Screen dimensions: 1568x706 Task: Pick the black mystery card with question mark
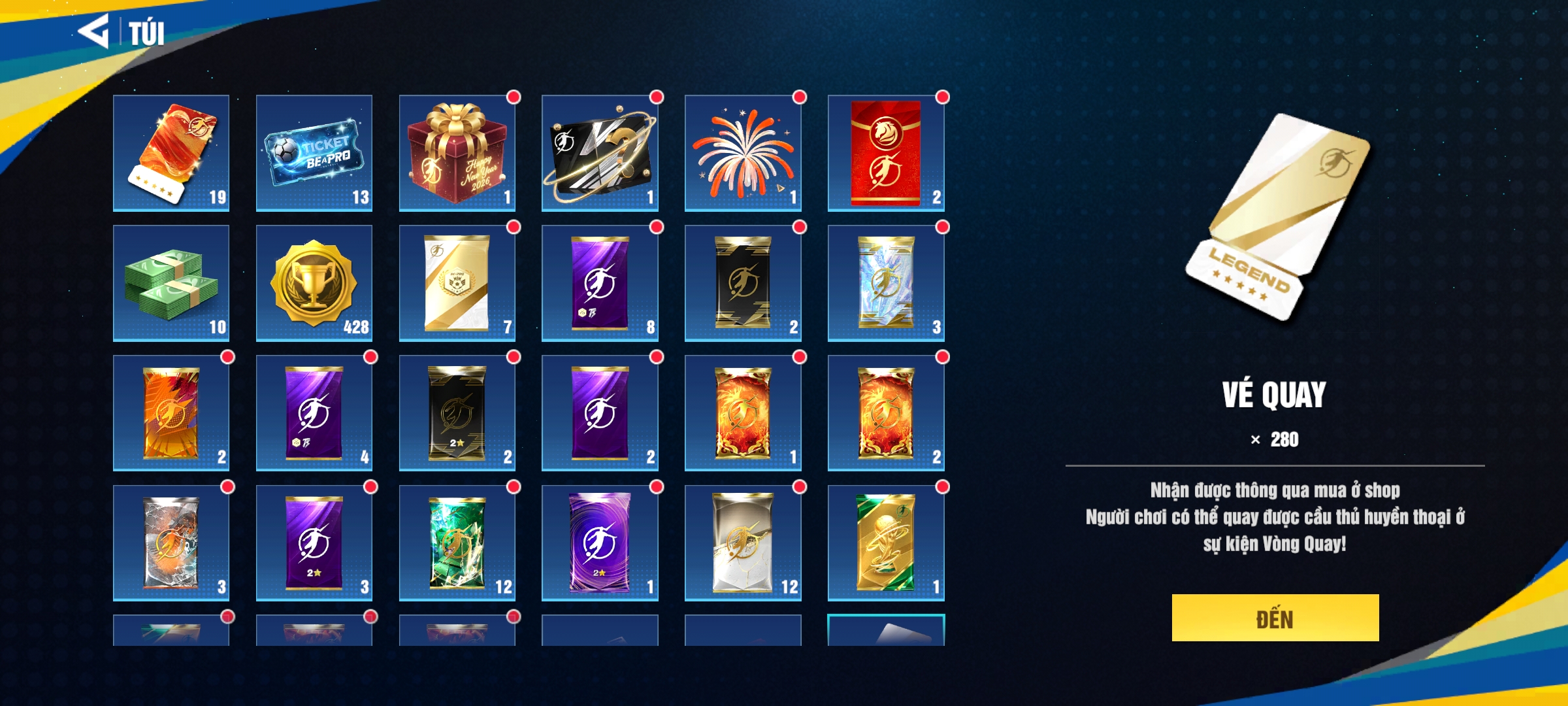tap(600, 153)
